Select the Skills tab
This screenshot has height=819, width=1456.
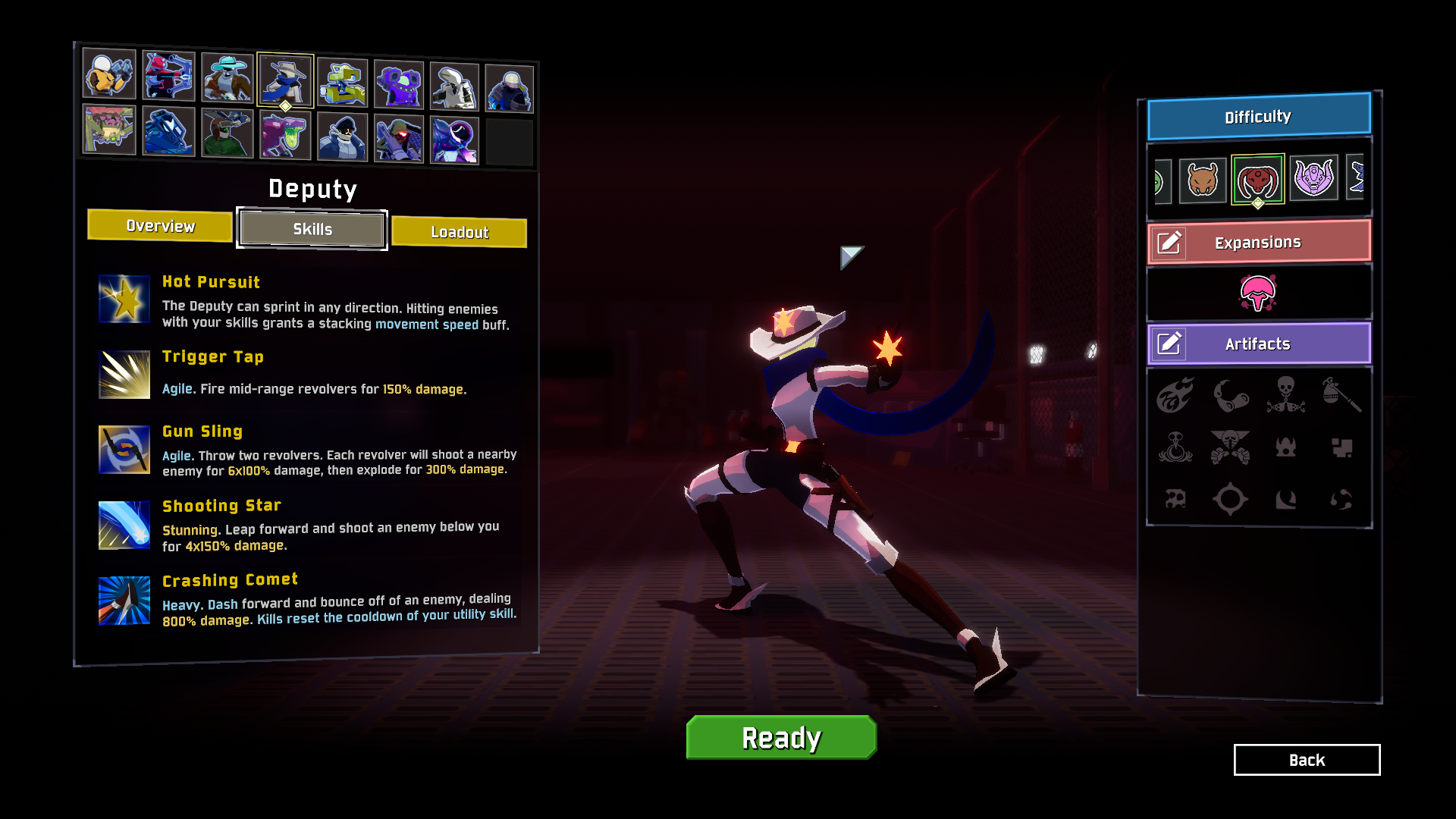click(x=312, y=229)
